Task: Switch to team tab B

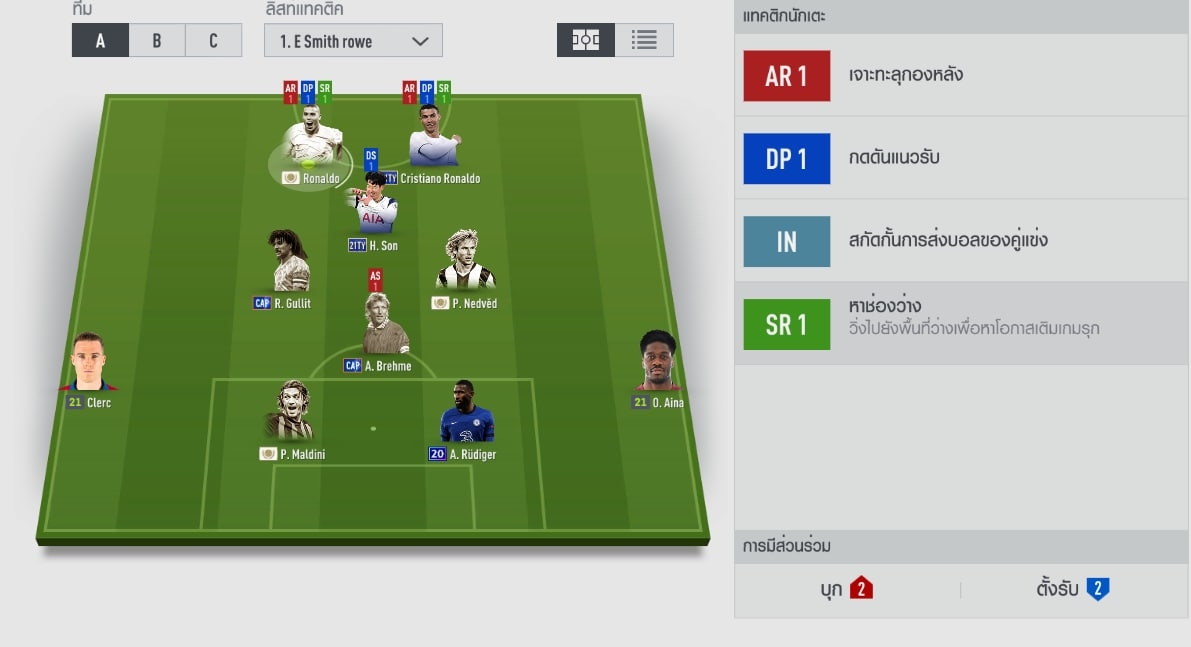Action: 157,41
